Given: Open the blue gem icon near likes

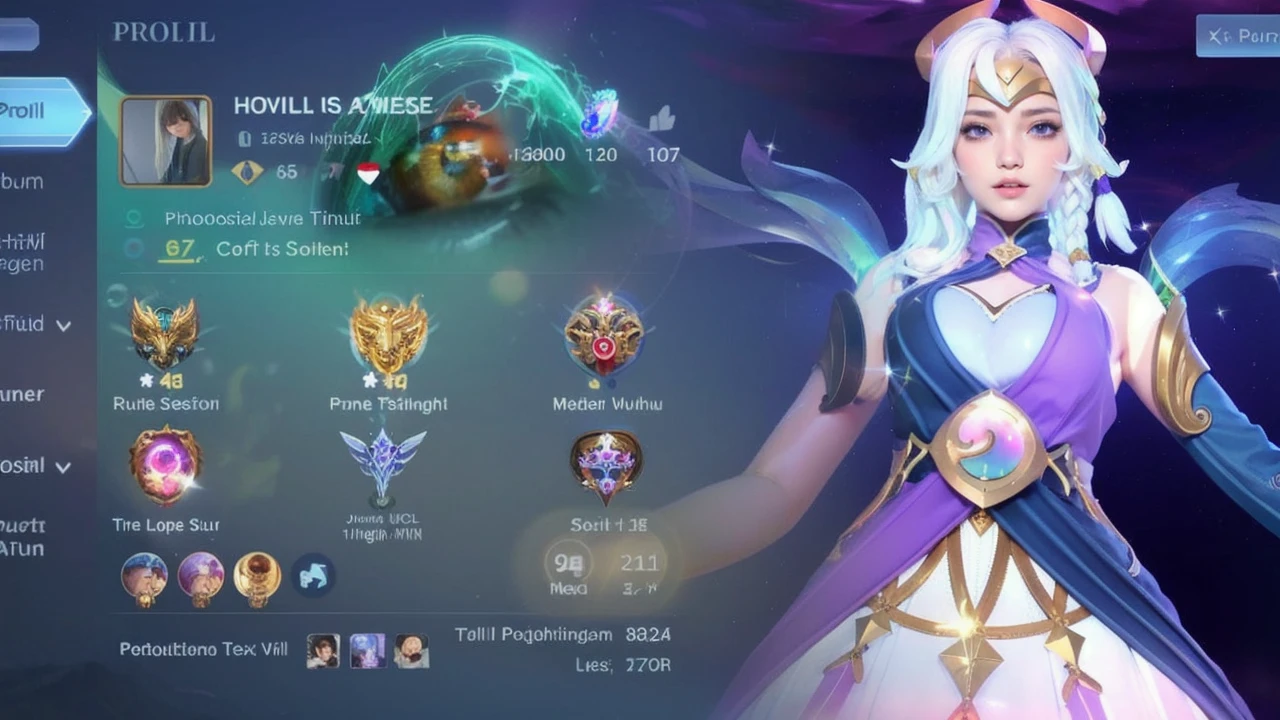Looking at the screenshot, I should (599, 112).
